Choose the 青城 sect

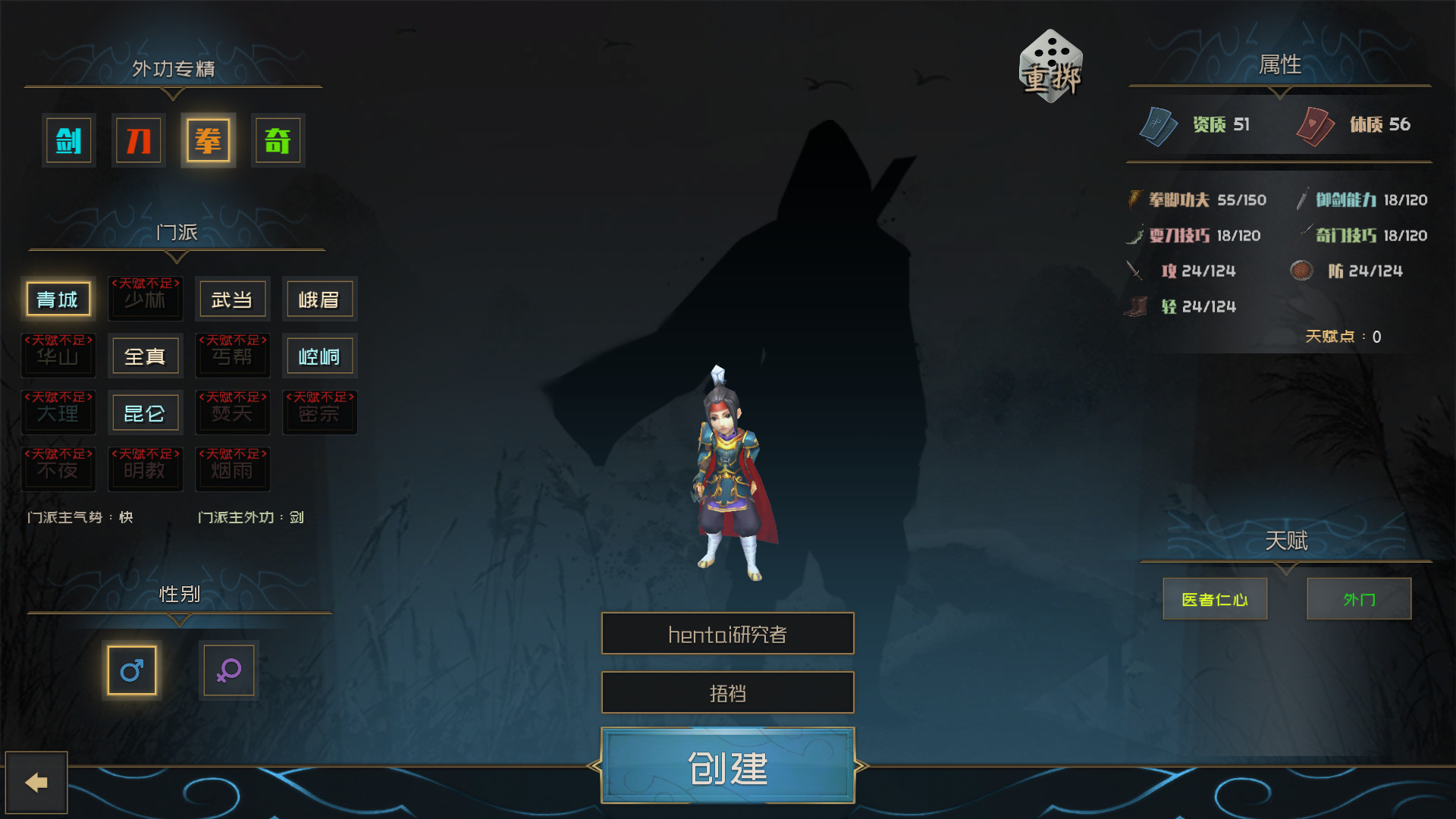click(58, 300)
